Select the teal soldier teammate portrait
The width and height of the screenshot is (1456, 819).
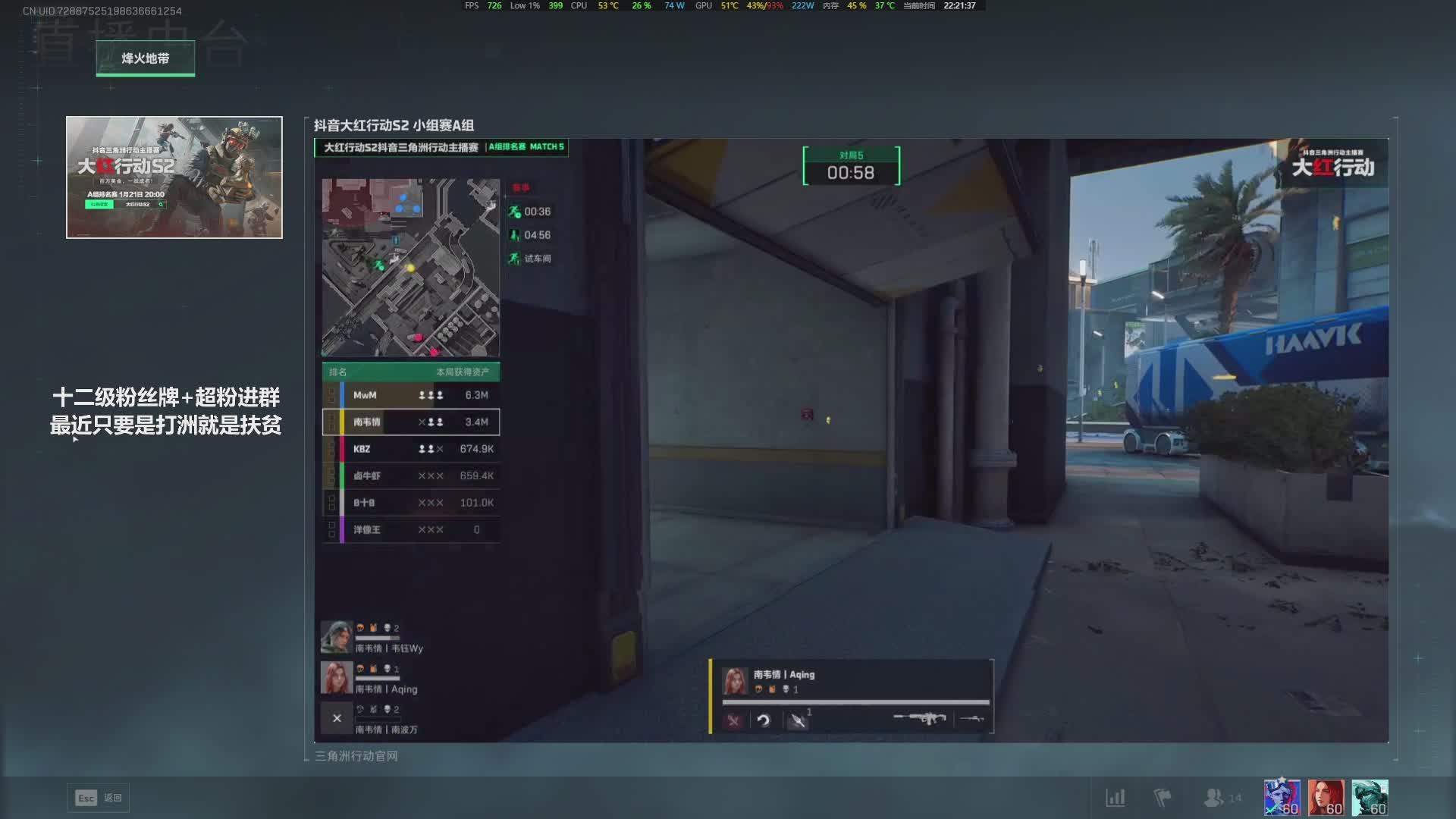tap(1370, 798)
